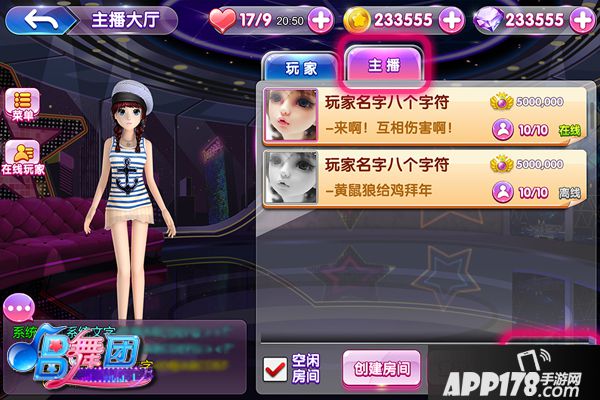Create a room with 创建房间
The width and height of the screenshot is (600, 400).
click(x=381, y=368)
